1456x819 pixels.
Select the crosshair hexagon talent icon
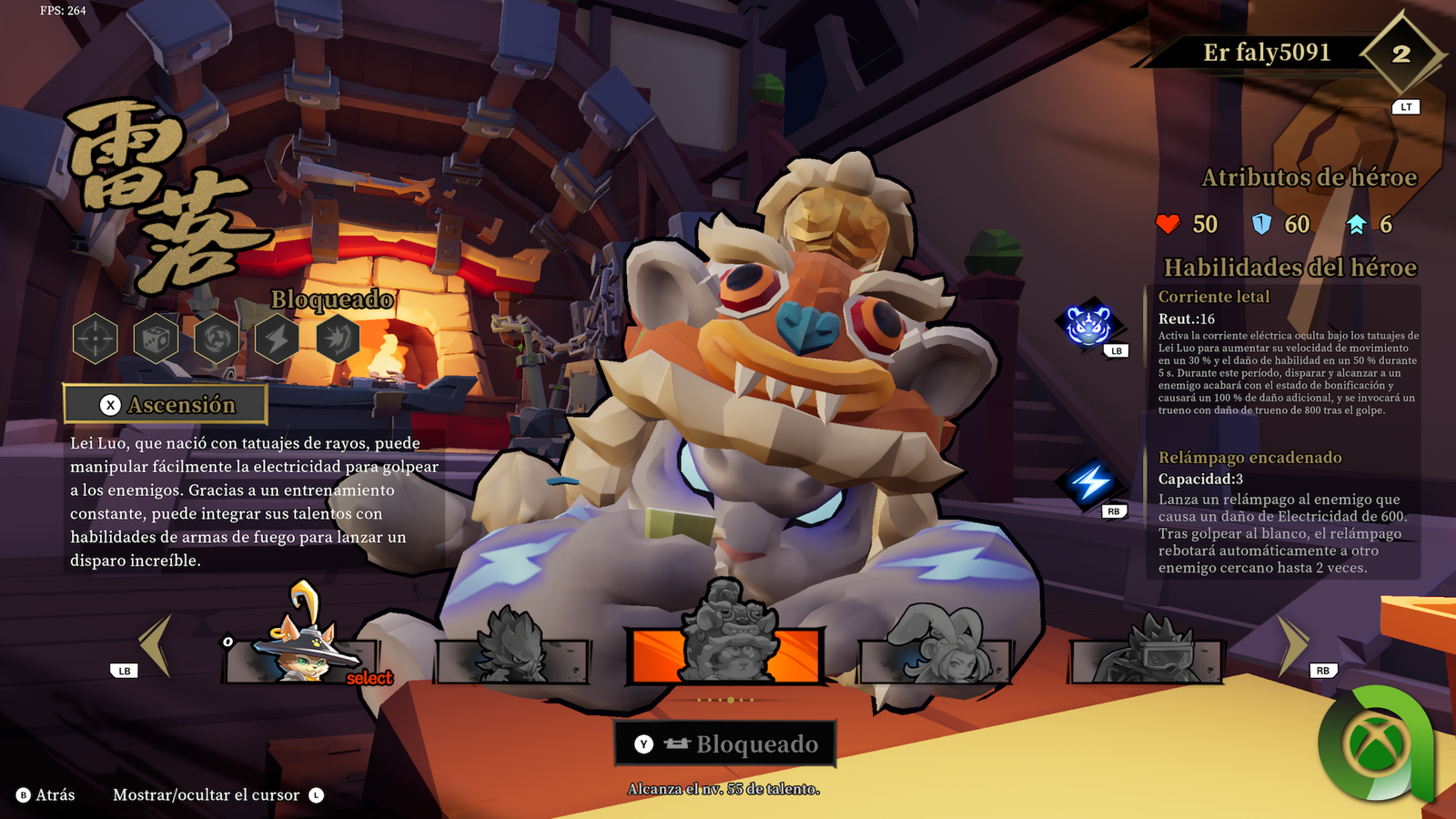pos(96,339)
